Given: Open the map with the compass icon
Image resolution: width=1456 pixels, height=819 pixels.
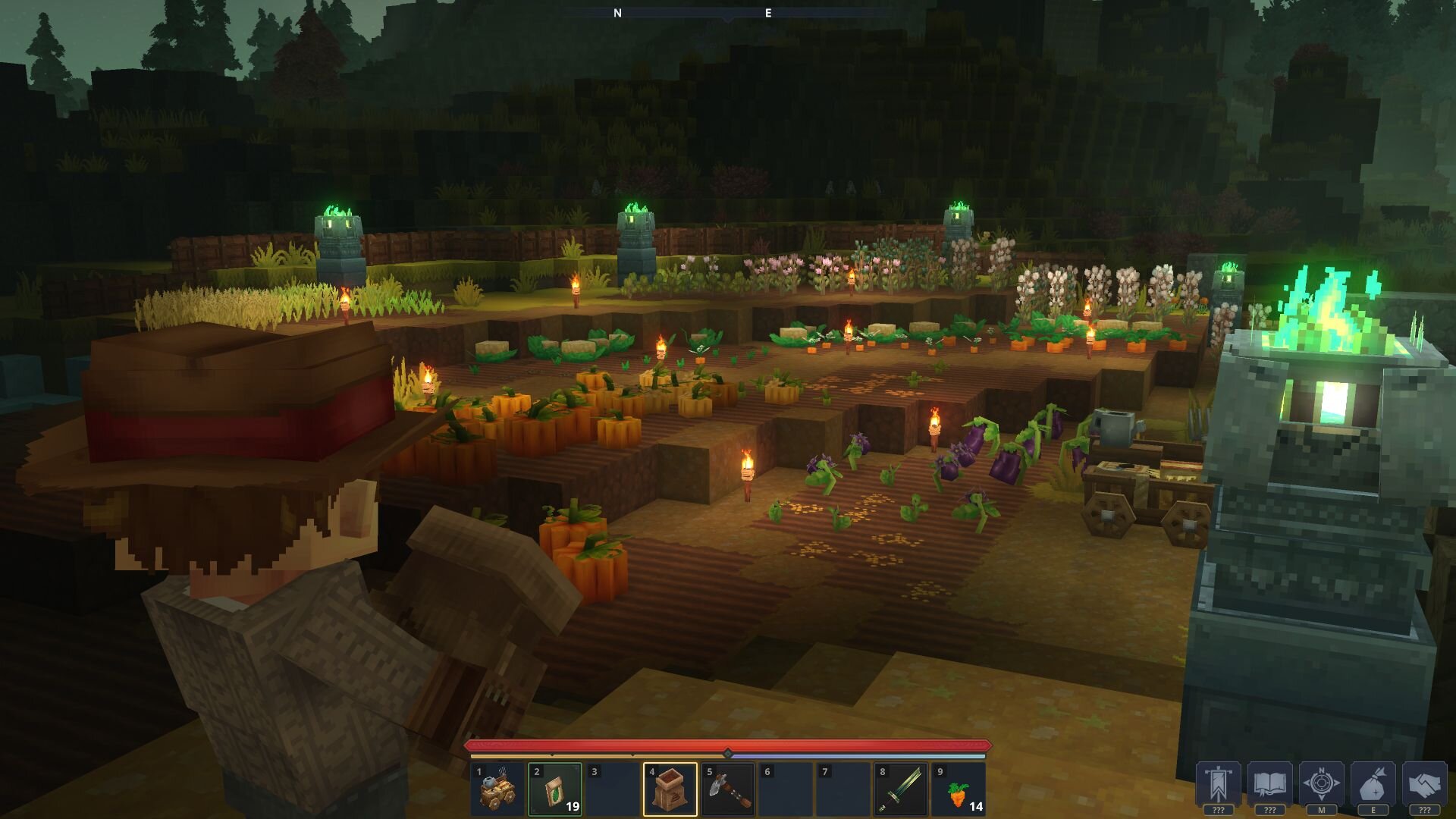Looking at the screenshot, I should coord(1321,783).
